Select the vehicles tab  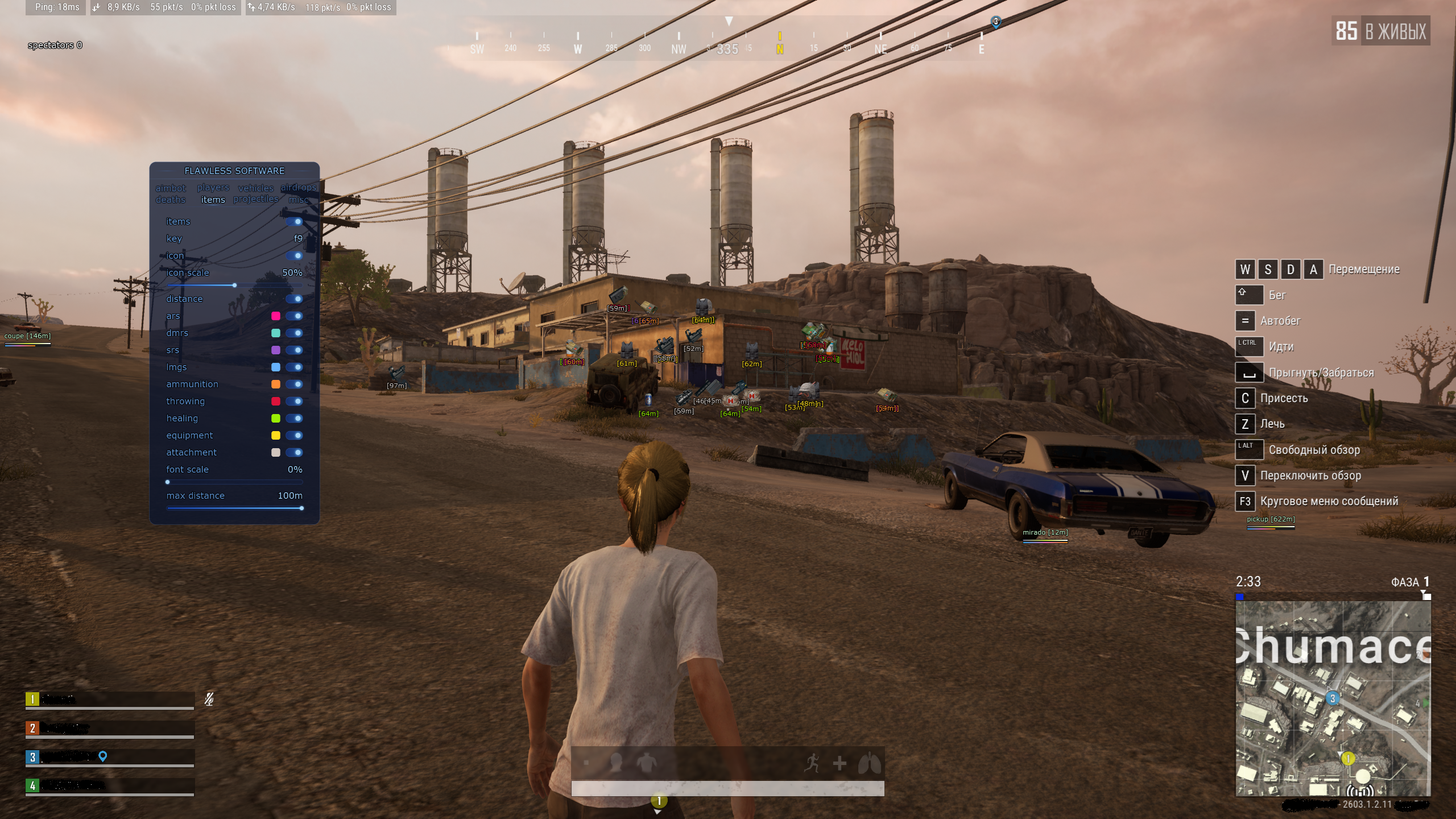point(255,188)
